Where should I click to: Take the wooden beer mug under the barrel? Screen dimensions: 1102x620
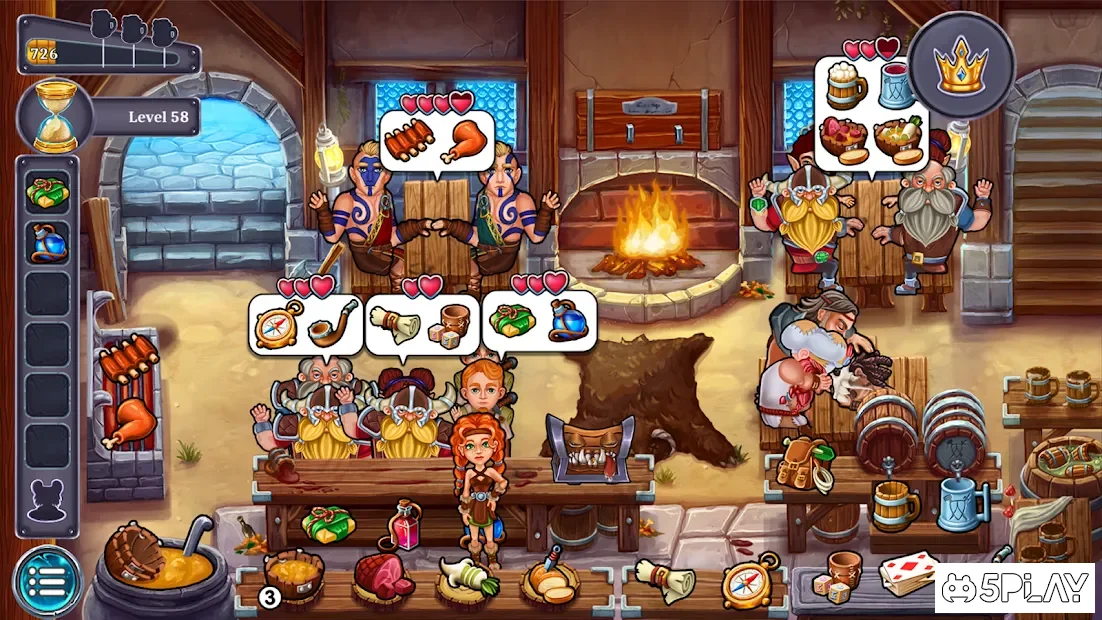(x=893, y=505)
